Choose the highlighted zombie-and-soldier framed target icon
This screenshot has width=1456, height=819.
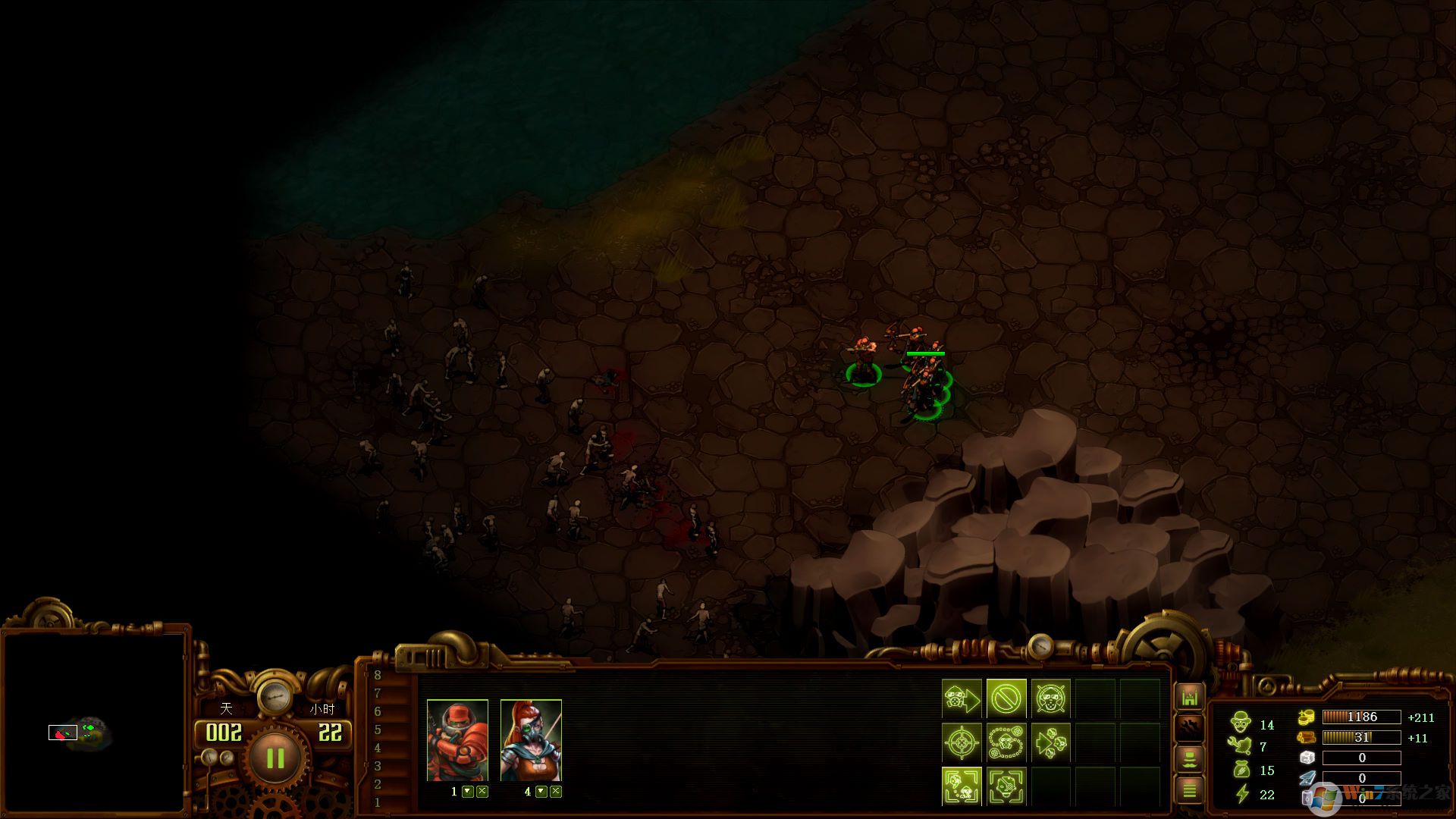pos(962,786)
